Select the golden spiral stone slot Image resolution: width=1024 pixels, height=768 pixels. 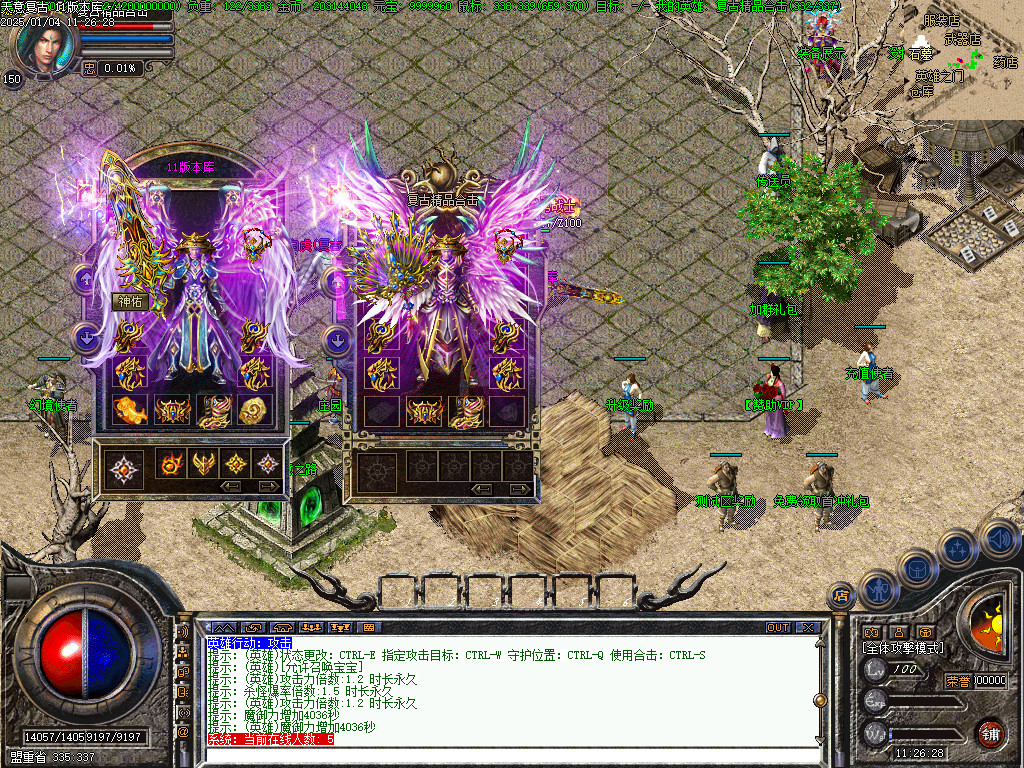(255, 409)
